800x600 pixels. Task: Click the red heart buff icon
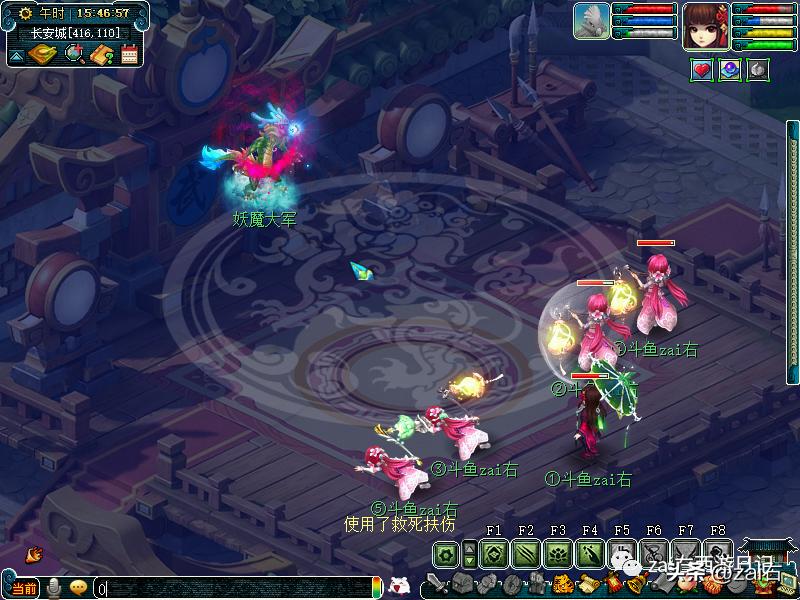click(x=702, y=69)
